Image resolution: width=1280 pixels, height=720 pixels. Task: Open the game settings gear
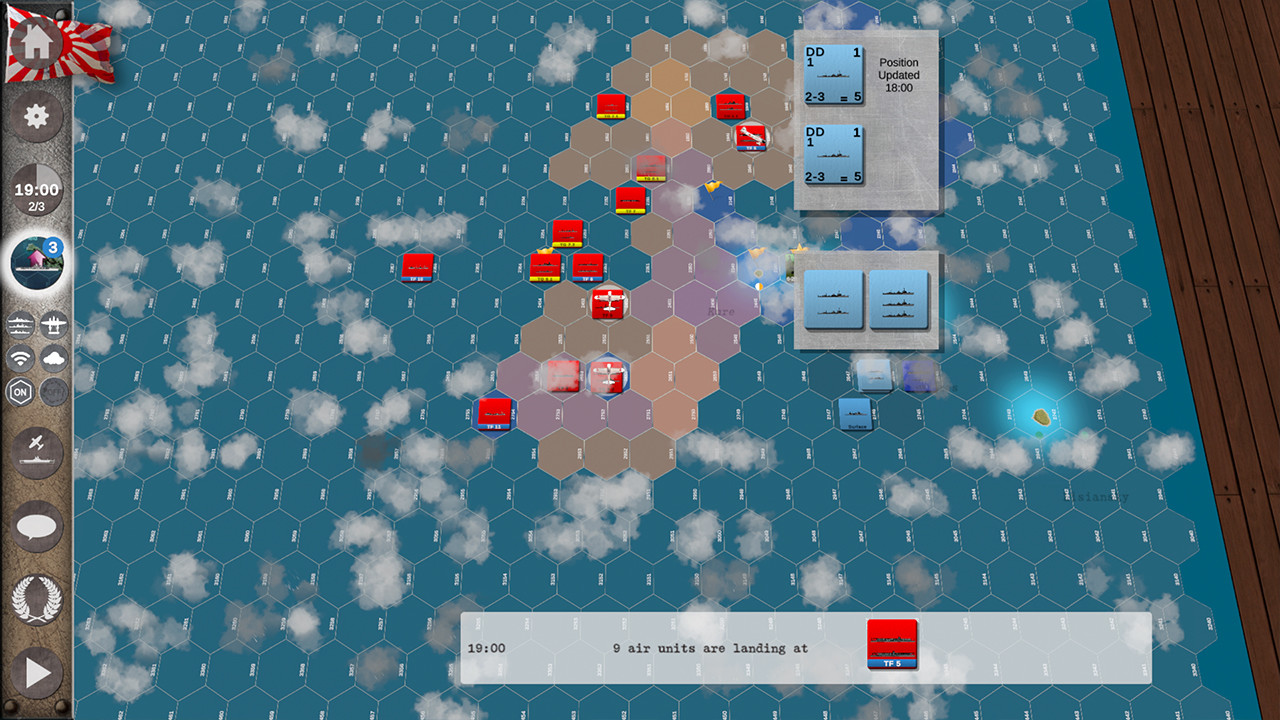click(37, 116)
